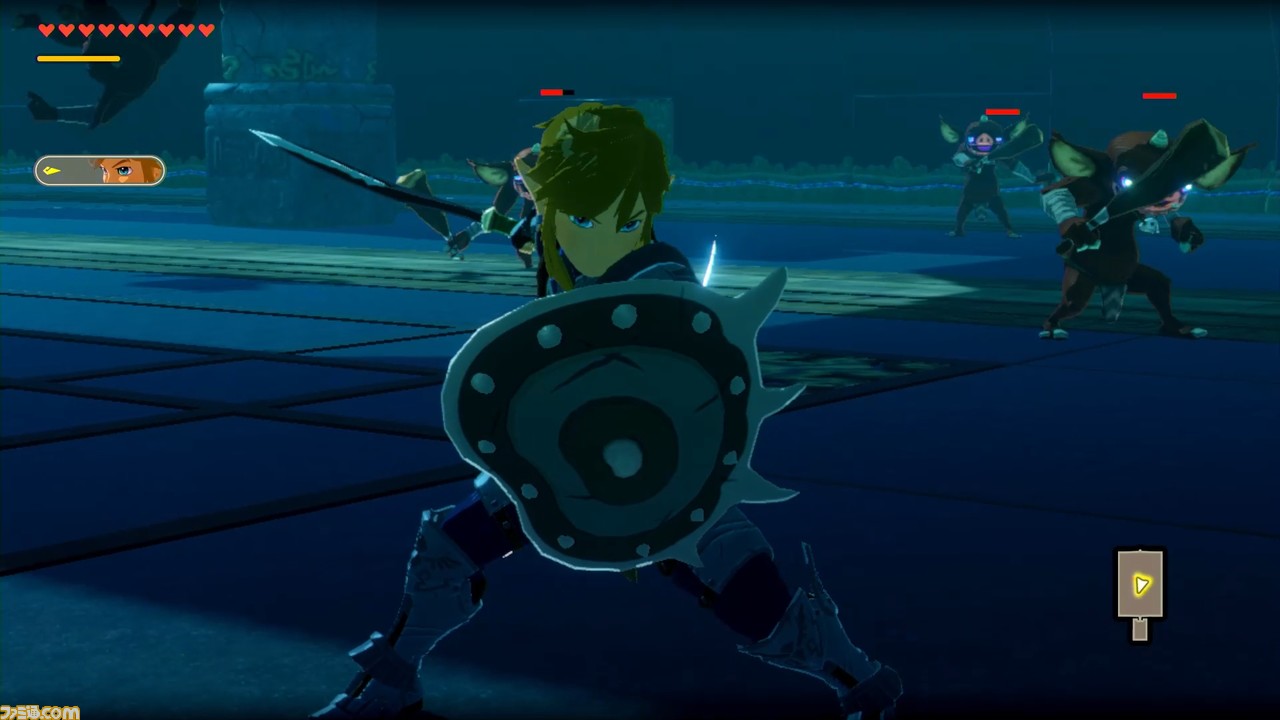Select the last heart on the health row
The image size is (1280, 720).
pos(207,30)
